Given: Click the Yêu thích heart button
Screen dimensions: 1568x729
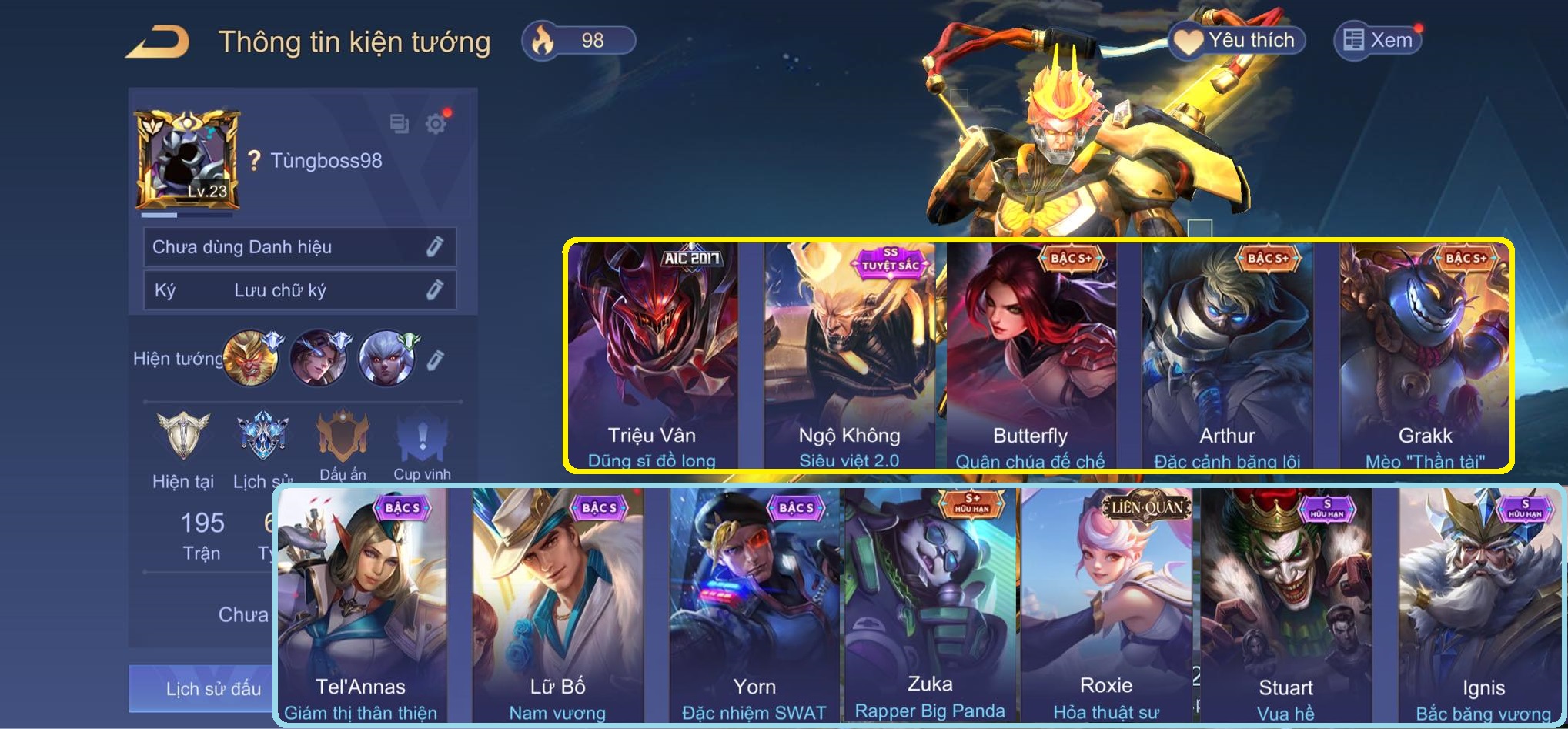Looking at the screenshot, I should 1238,40.
